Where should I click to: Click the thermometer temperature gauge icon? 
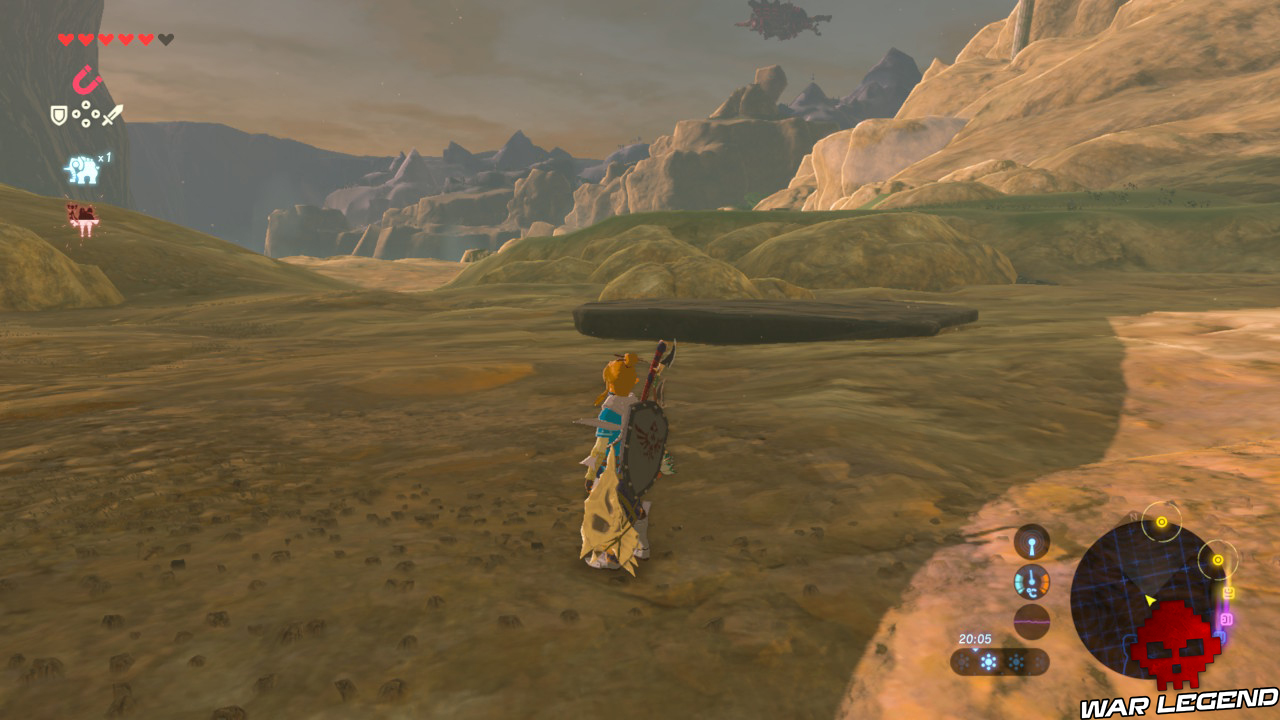tap(1030, 580)
